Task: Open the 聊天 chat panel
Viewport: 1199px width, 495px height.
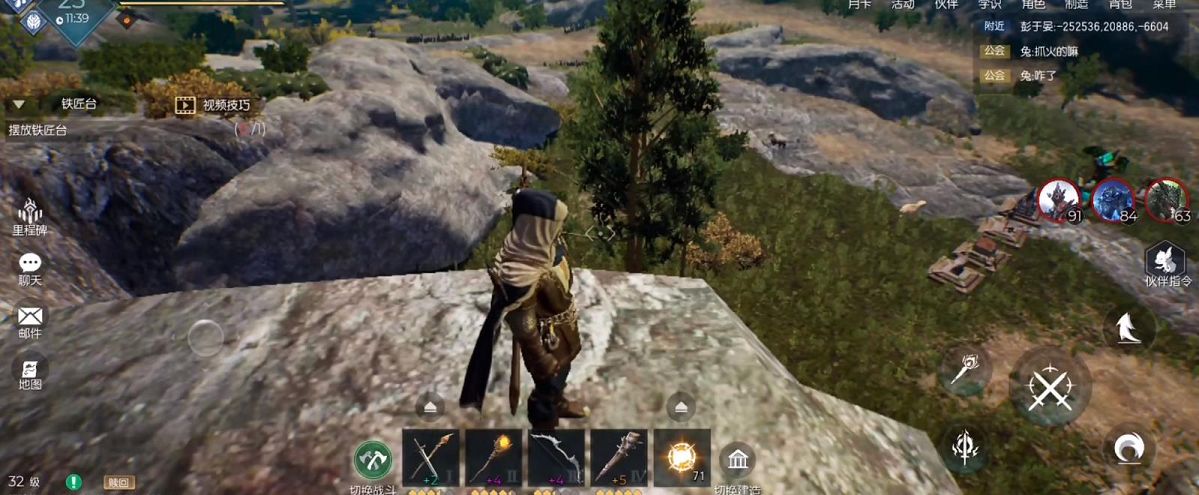Action: 30,267
